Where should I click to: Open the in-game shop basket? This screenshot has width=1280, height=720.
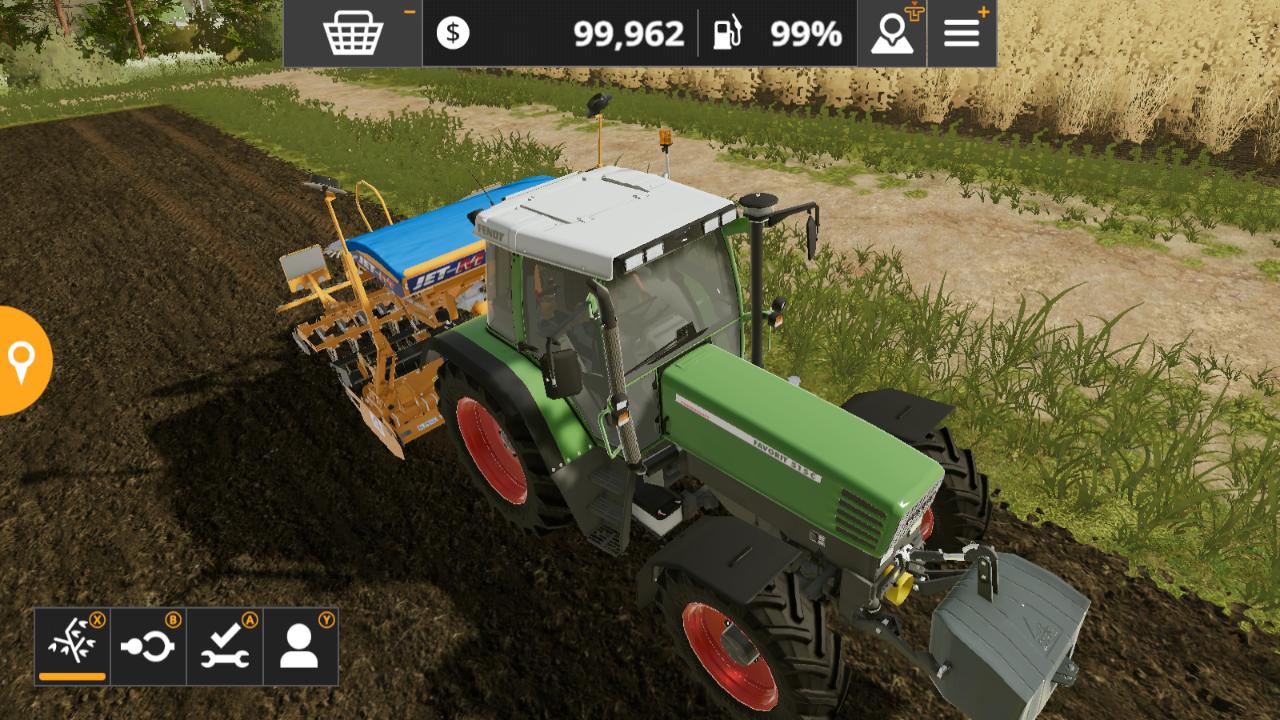tap(352, 31)
